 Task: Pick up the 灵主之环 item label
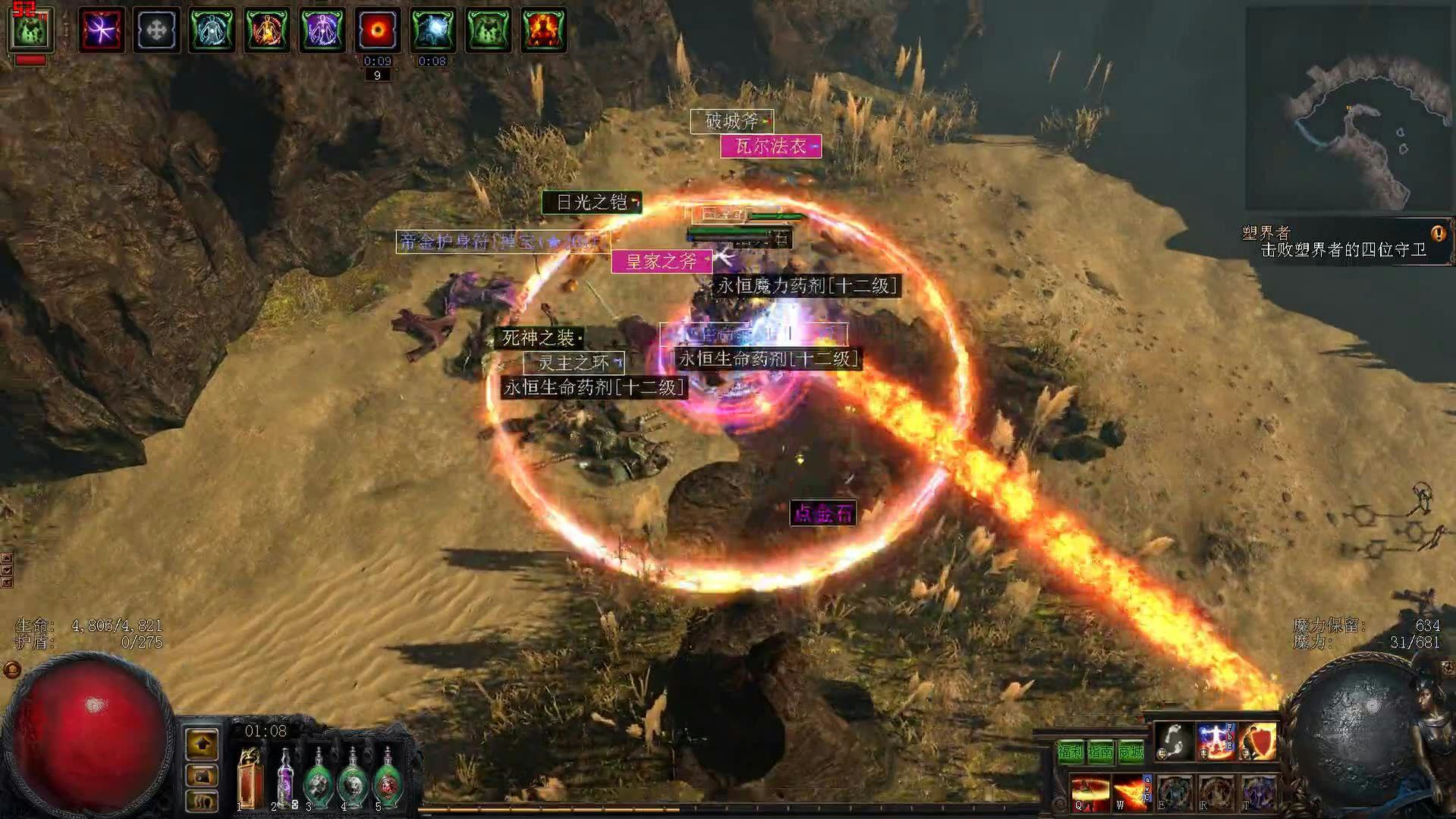click(574, 363)
